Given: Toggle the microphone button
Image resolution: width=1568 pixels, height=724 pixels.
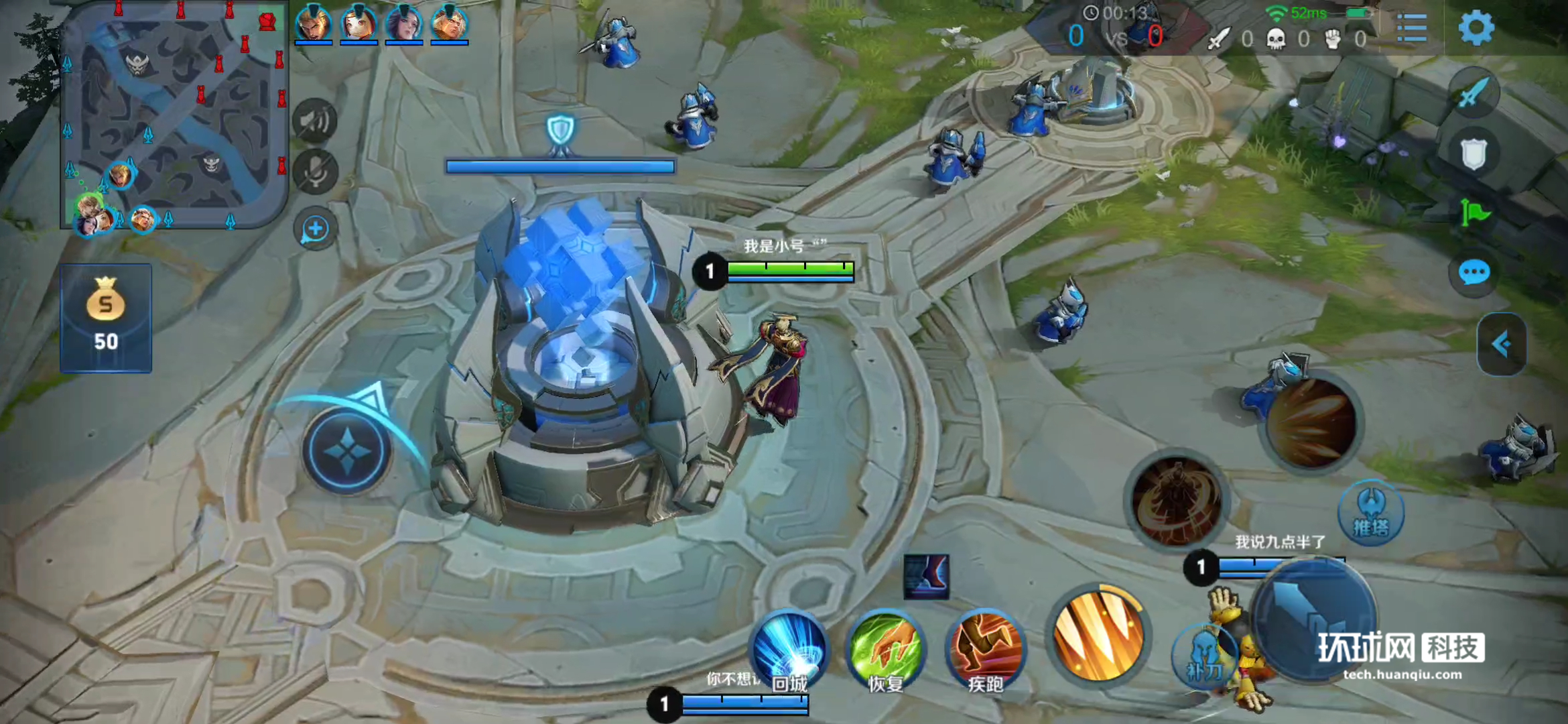Looking at the screenshot, I should tap(315, 172).
